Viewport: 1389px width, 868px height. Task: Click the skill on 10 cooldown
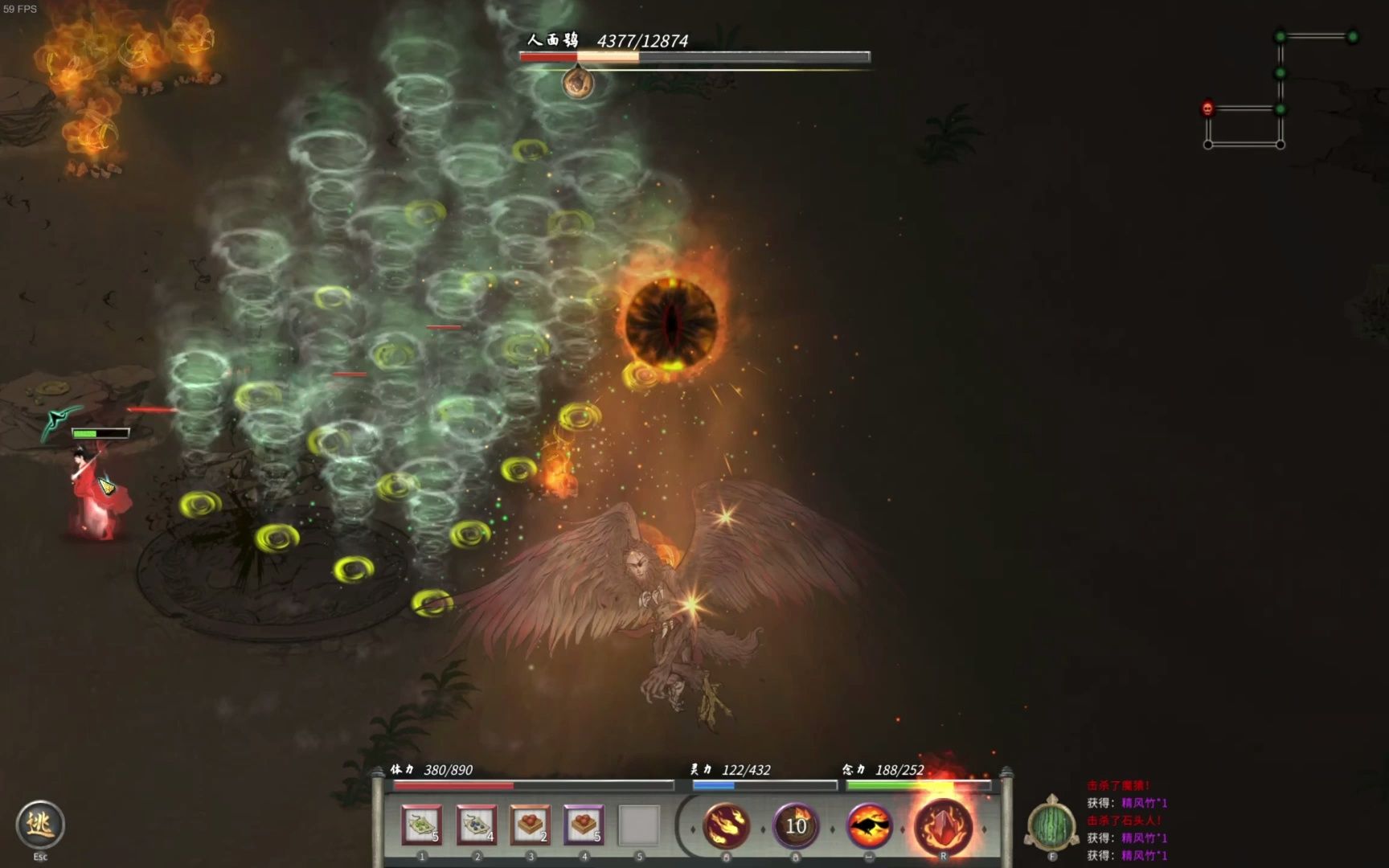pos(796,826)
